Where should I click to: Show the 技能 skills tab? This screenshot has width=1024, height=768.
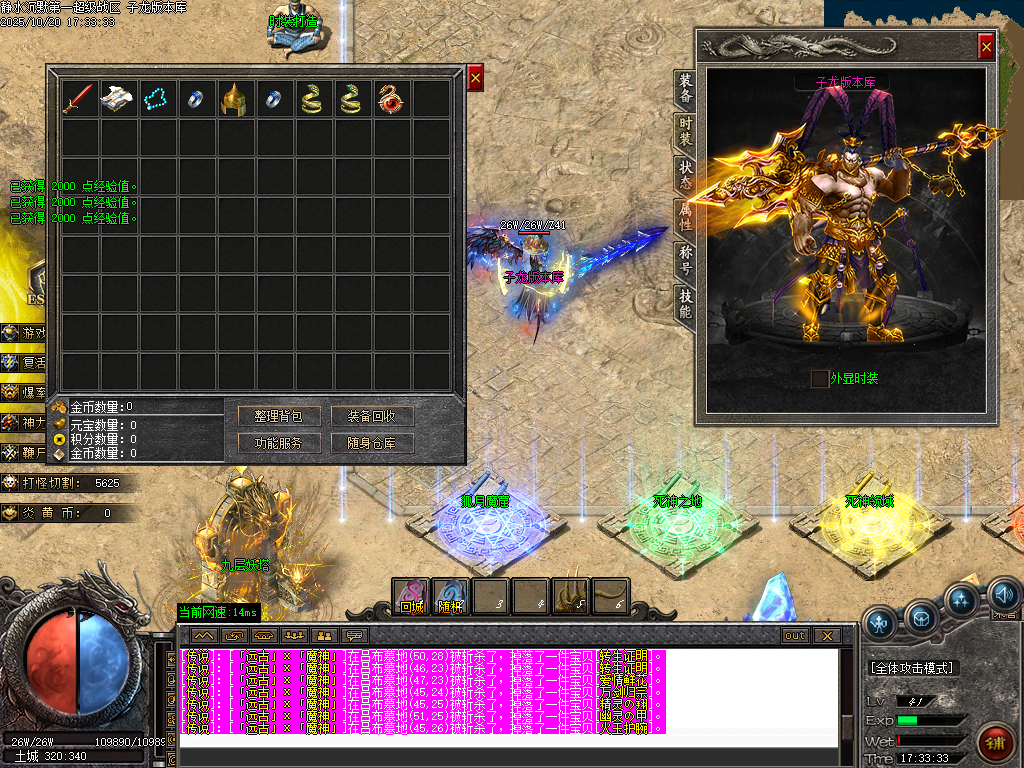[x=685, y=302]
